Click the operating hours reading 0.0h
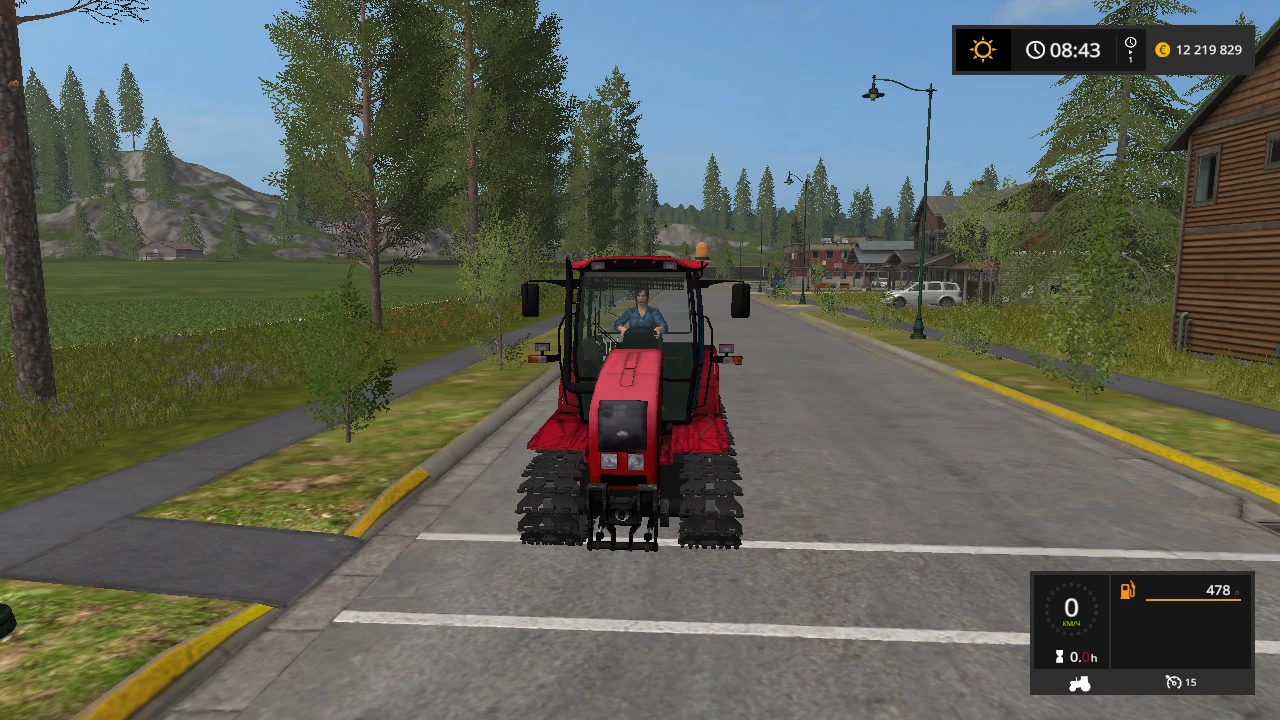Image resolution: width=1280 pixels, height=720 pixels. (x=1083, y=657)
